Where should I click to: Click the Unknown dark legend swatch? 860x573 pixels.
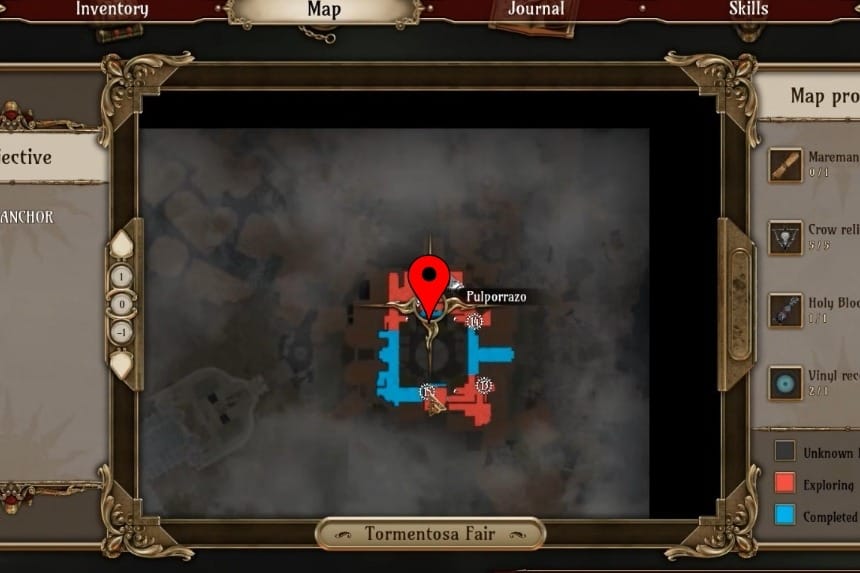(785, 452)
